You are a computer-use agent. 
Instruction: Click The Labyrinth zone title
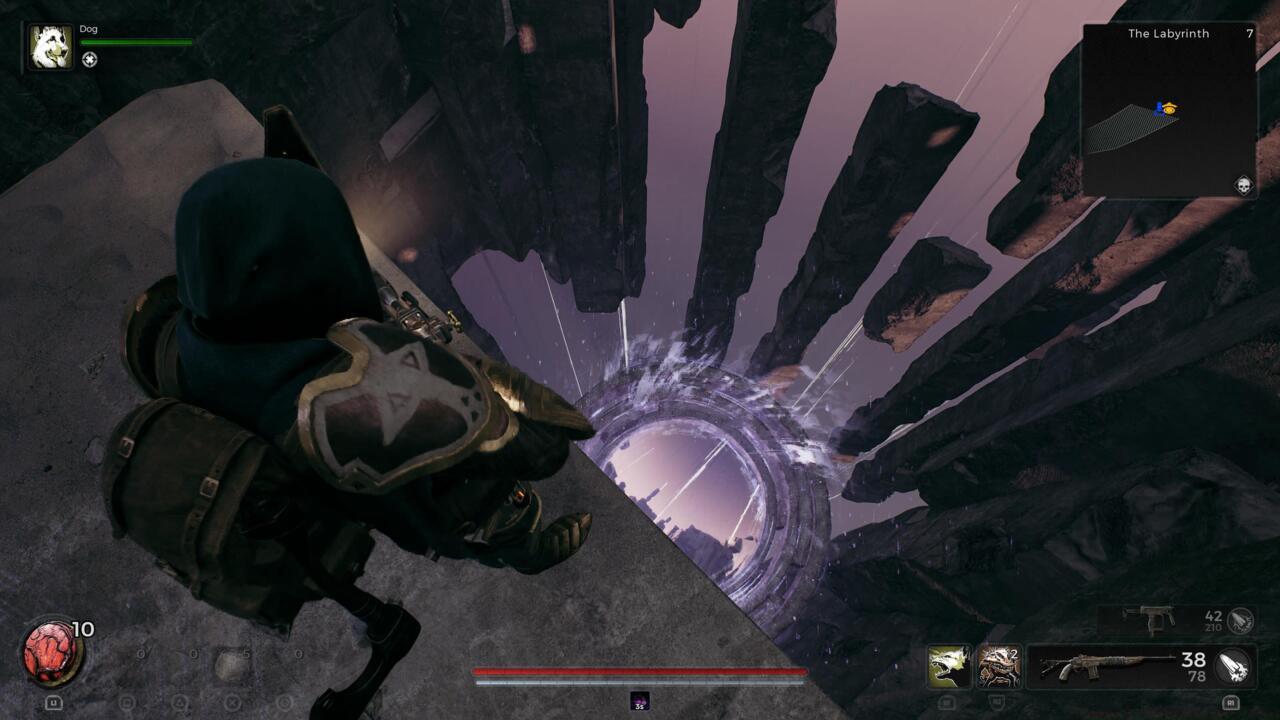click(1168, 33)
